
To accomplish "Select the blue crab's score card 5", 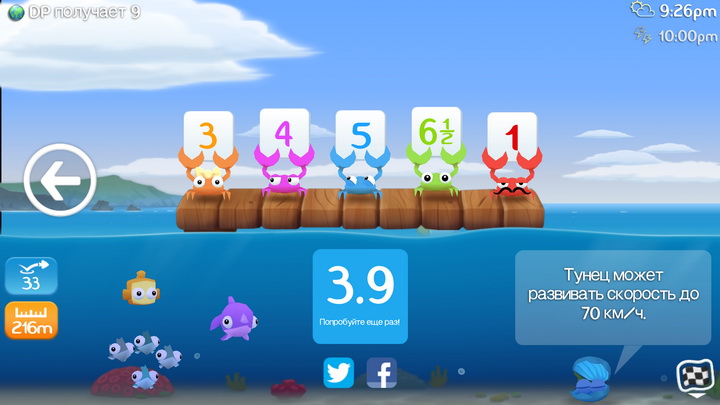I will tap(360, 135).
